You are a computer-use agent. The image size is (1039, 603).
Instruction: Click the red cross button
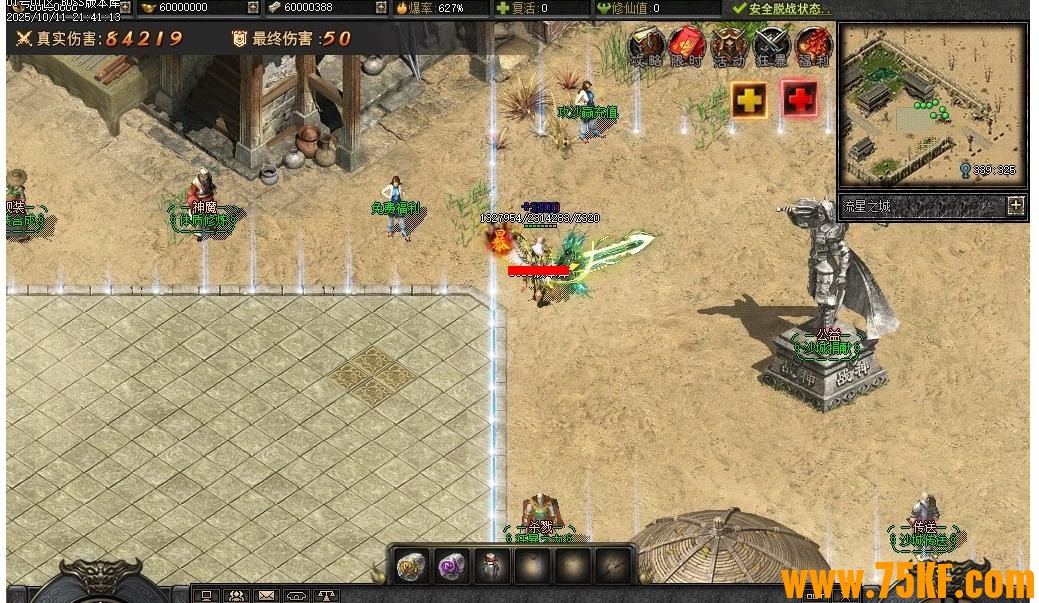[x=800, y=99]
